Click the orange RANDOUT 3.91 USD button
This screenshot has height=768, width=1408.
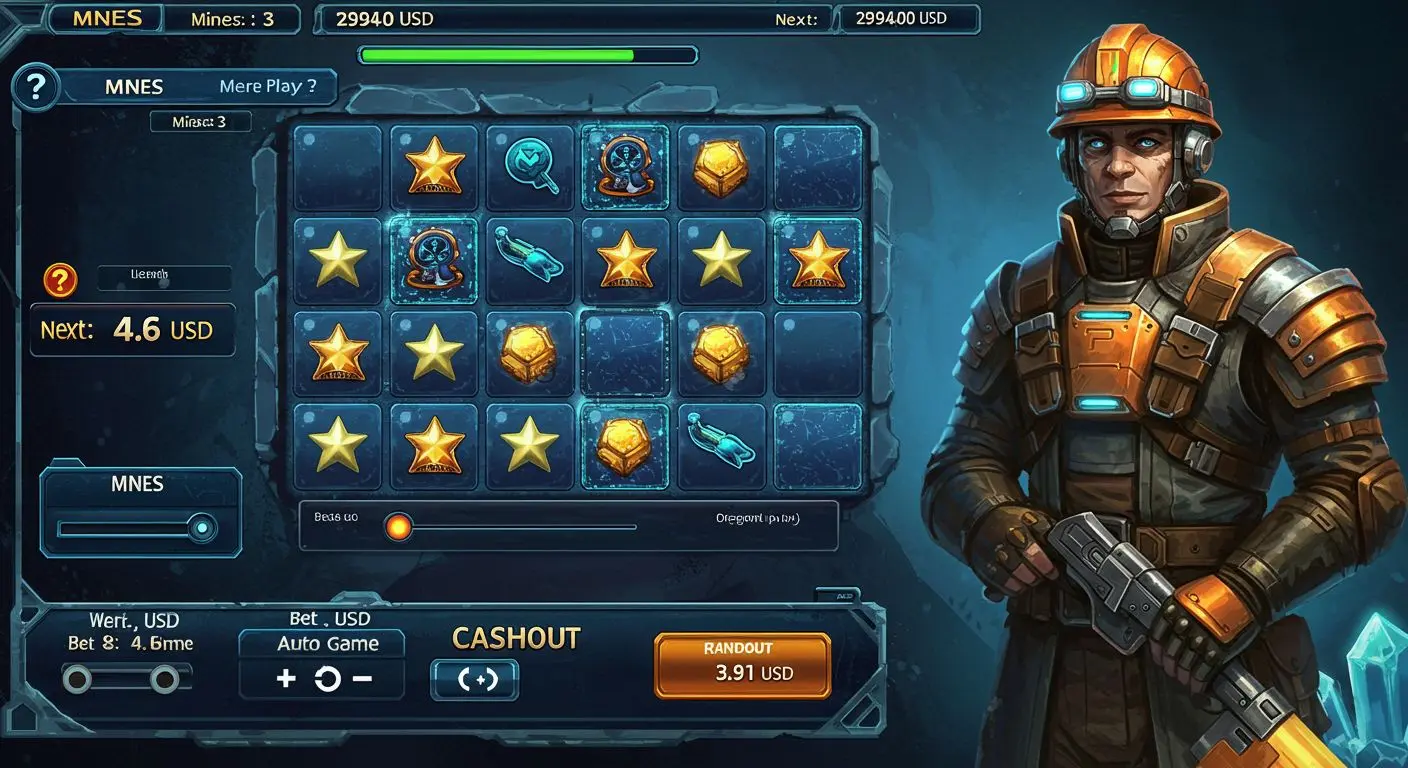point(742,664)
